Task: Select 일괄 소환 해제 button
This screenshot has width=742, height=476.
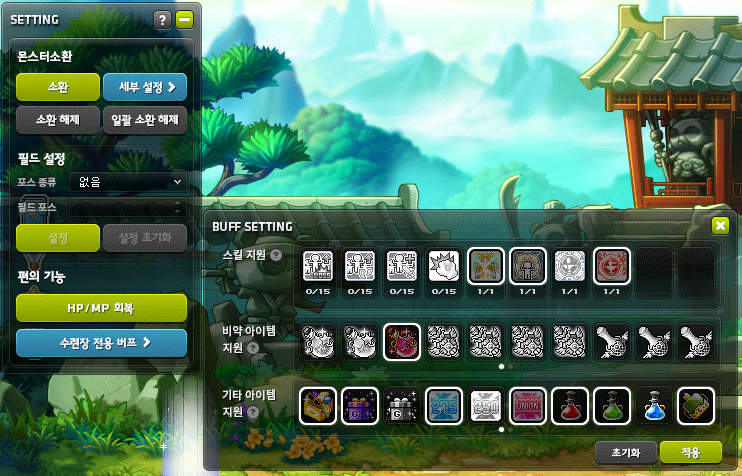Action: tap(145, 121)
